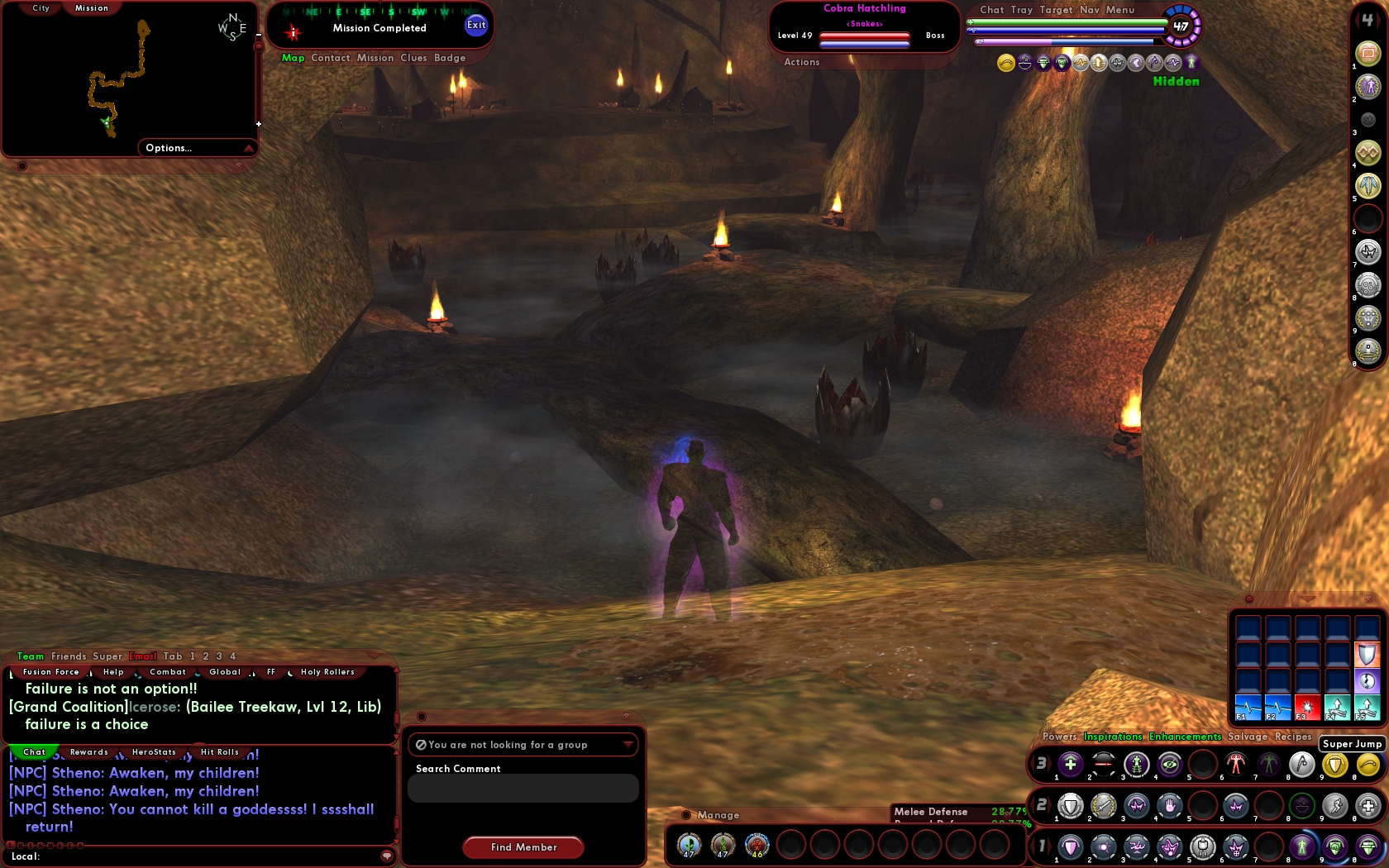Click the Search Comment input field
This screenshot has width=1389, height=868.
523,789
